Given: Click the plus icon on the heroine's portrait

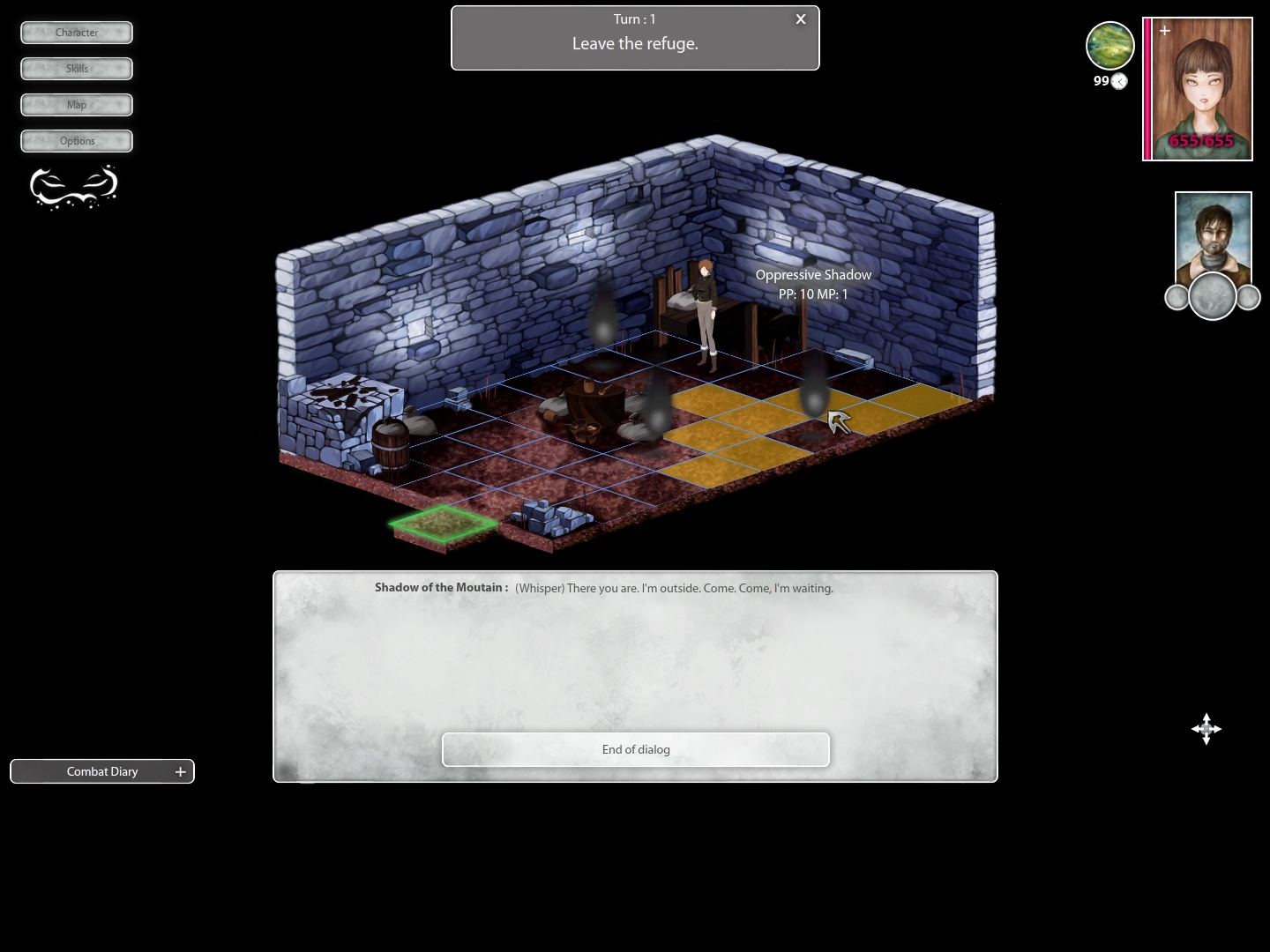Looking at the screenshot, I should coord(1165,30).
